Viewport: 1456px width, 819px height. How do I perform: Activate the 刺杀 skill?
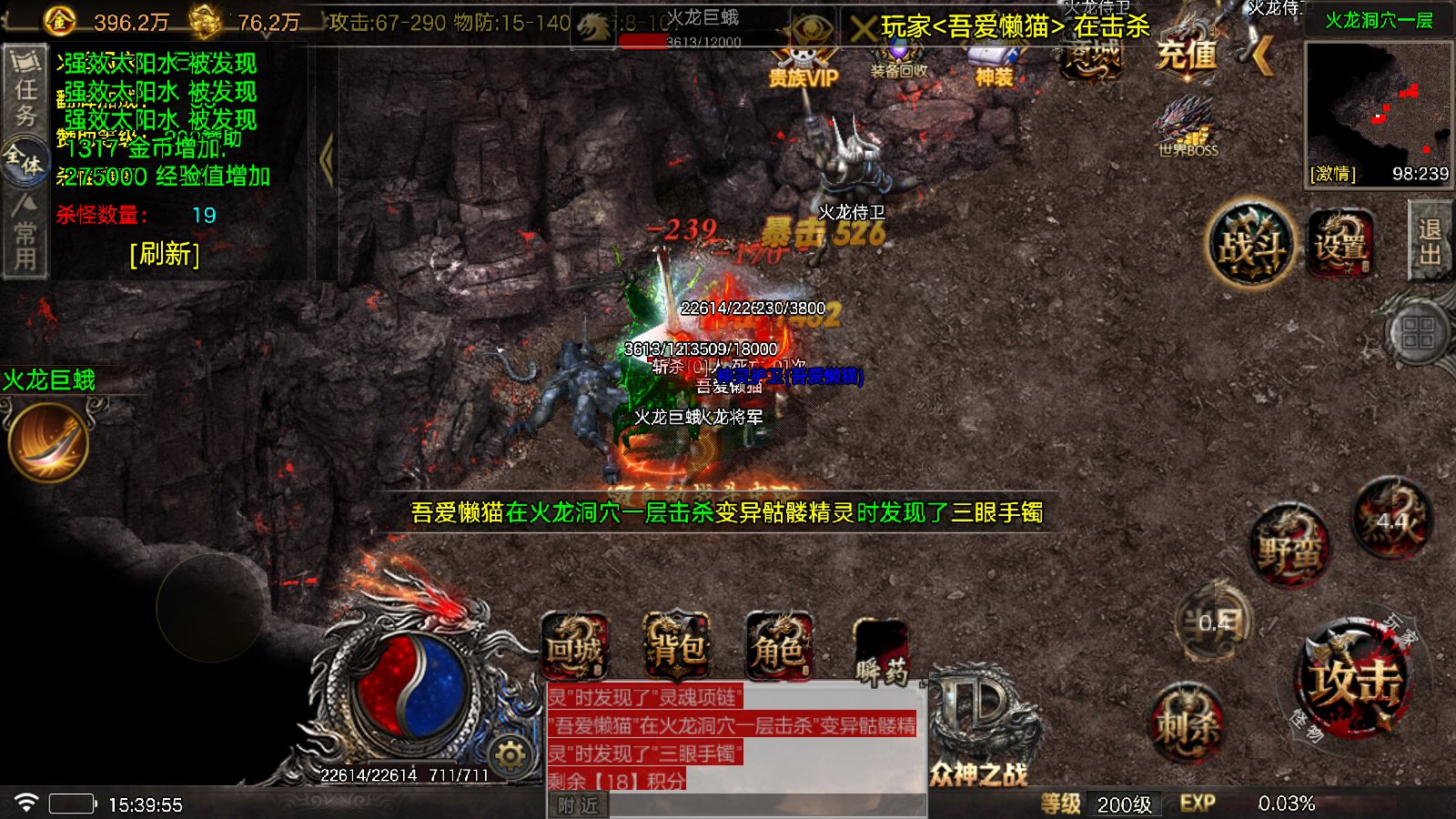pyautogui.click(x=1188, y=723)
